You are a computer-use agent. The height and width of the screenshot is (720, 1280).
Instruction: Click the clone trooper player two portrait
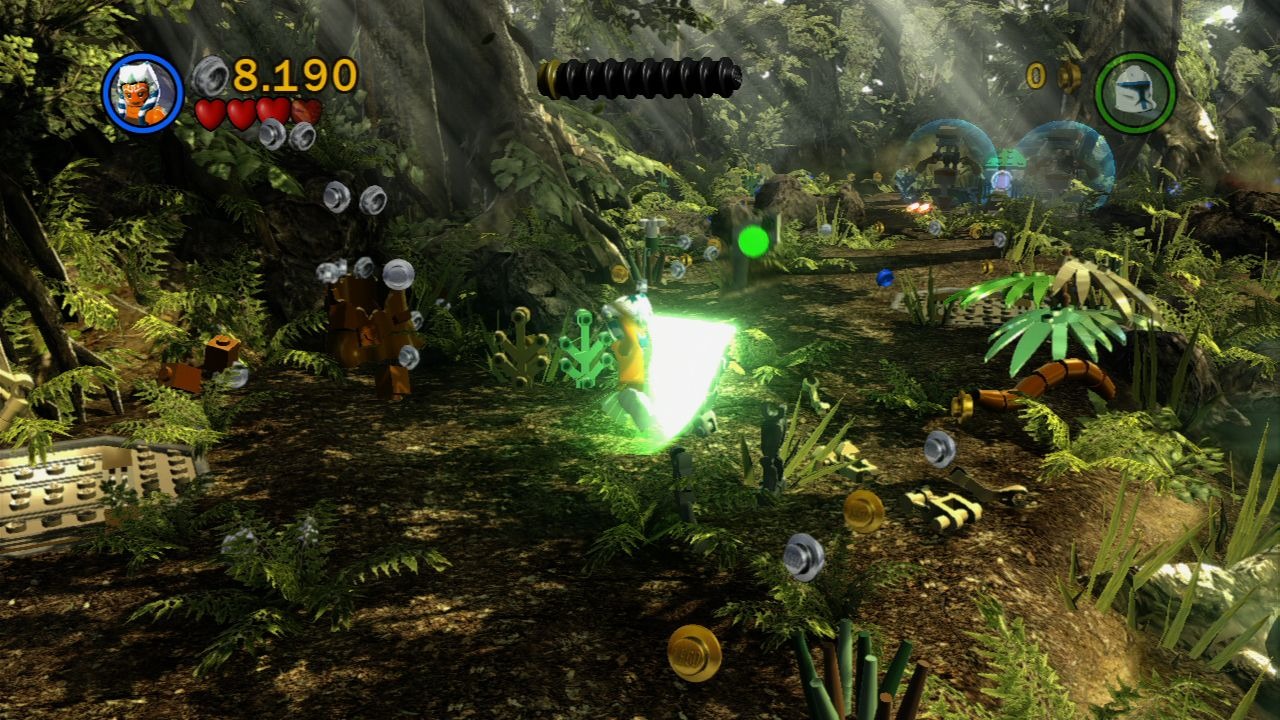pos(1135,93)
